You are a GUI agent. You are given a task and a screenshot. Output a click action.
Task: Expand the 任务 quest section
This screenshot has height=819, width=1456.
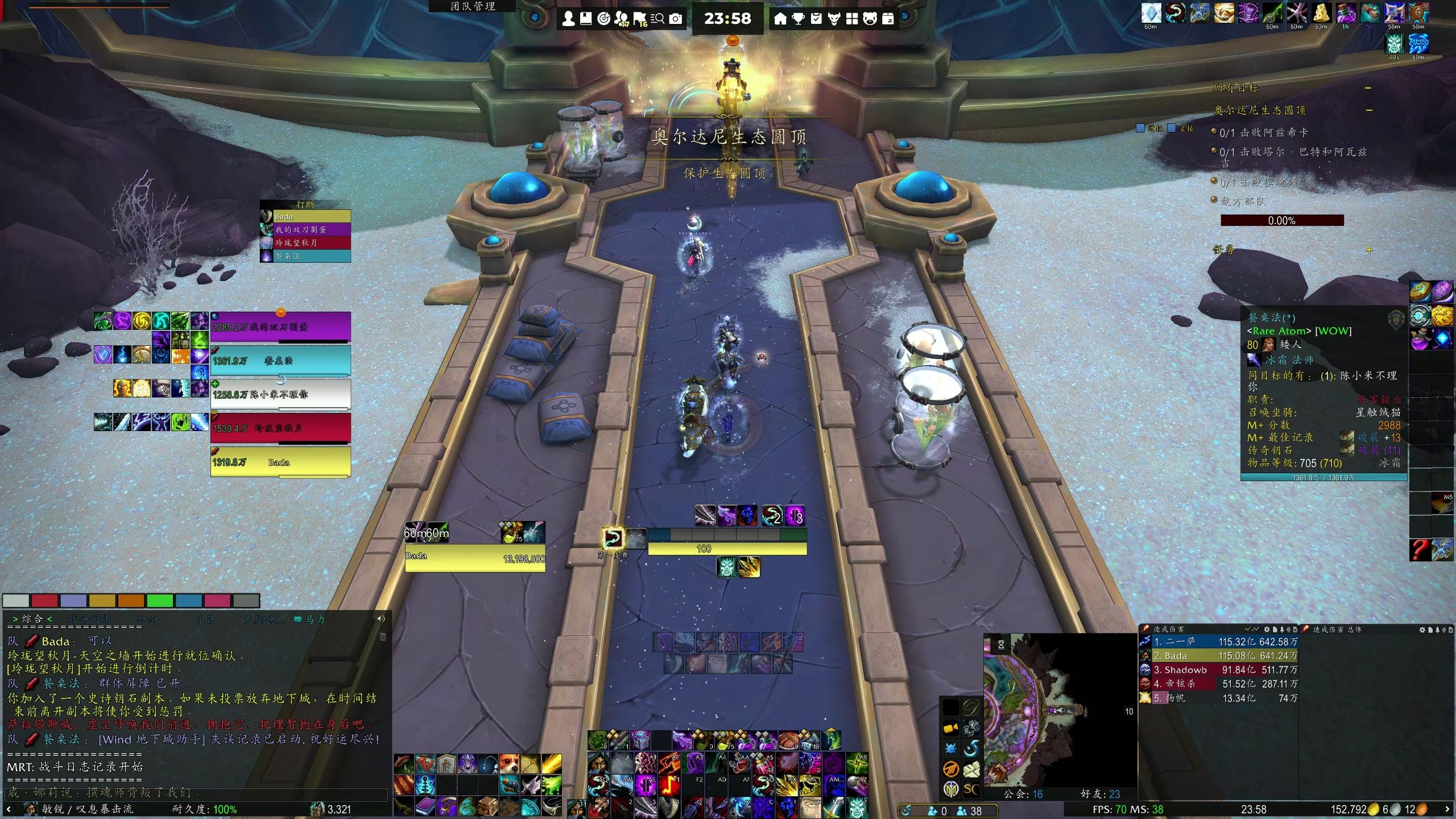pos(1369,250)
